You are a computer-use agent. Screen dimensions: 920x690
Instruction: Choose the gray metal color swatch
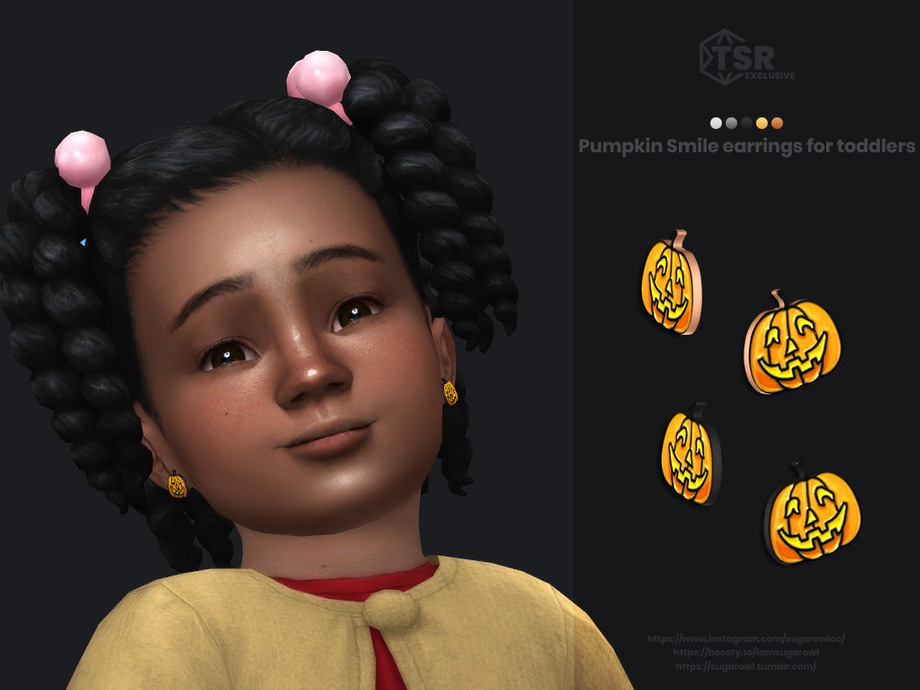coord(731,123)
